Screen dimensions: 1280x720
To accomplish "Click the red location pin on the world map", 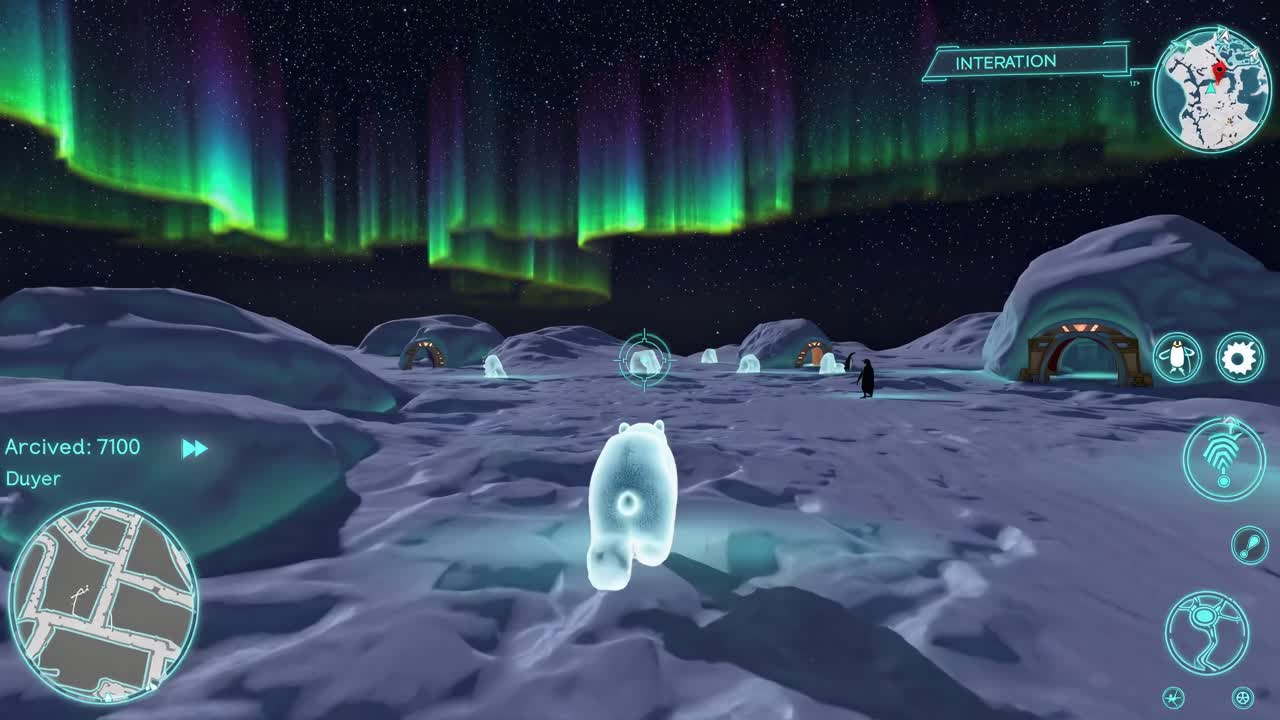I will click(1220, 70).
